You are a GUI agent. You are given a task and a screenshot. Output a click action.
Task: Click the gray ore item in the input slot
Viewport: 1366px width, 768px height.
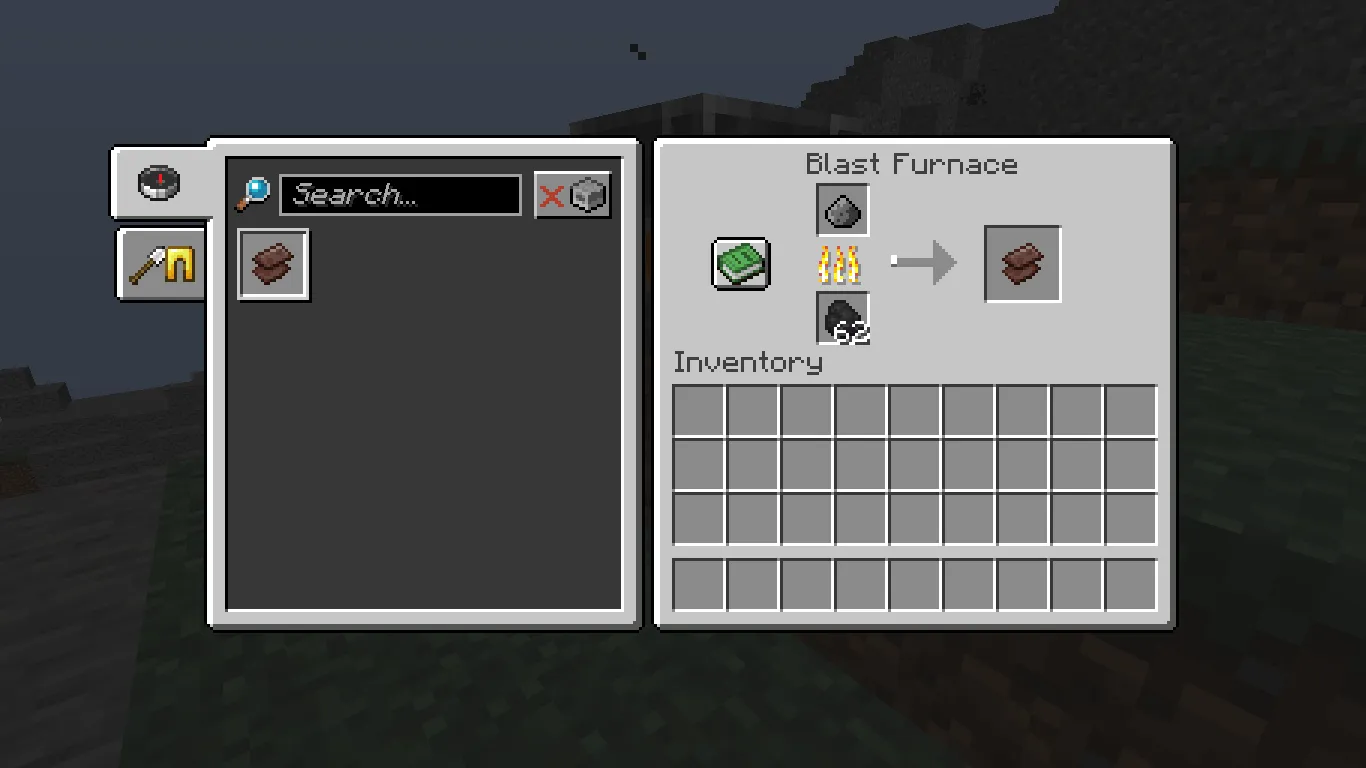click(x=841, y=210)
